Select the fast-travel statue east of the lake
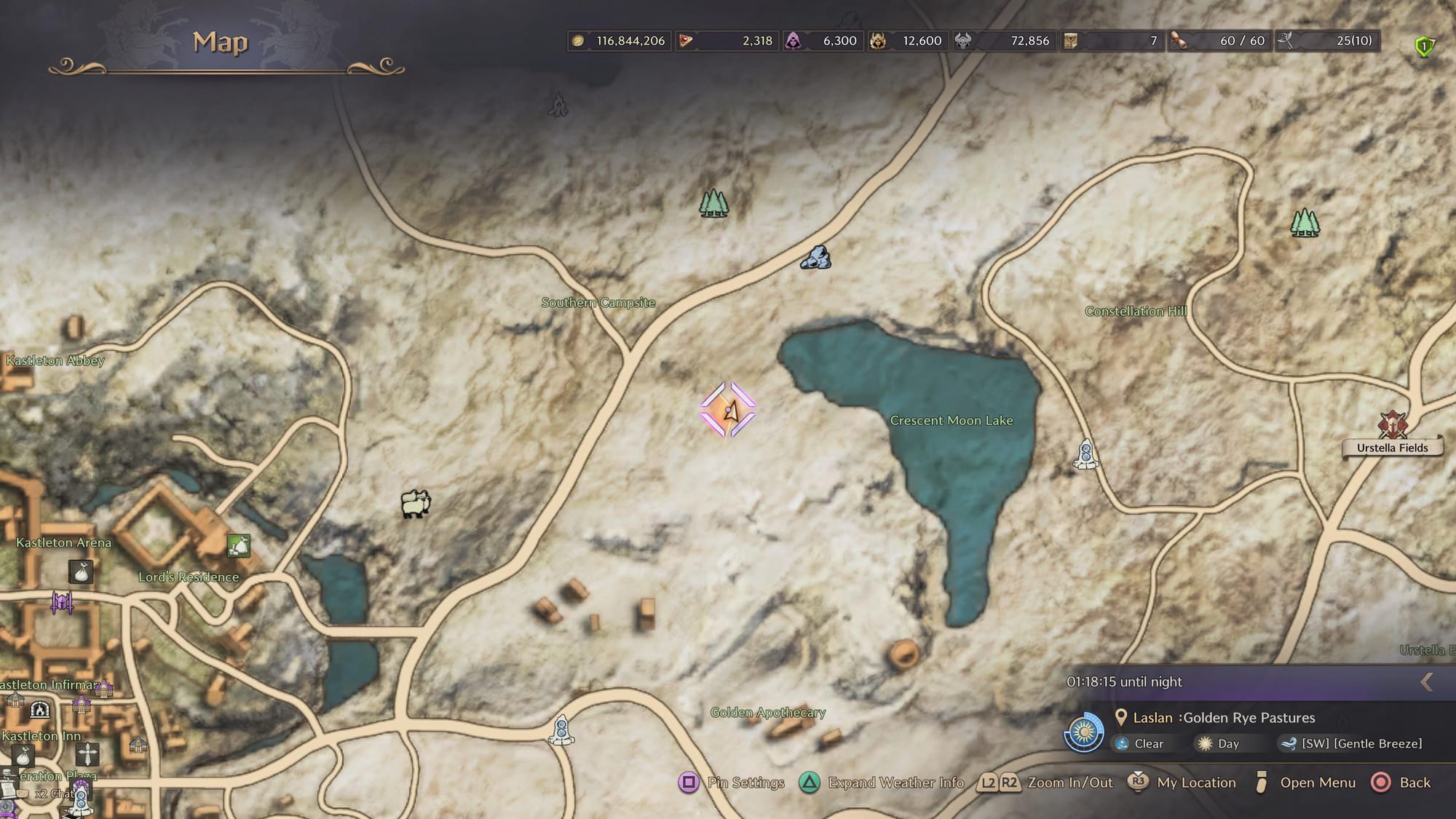 point(1085,454)
